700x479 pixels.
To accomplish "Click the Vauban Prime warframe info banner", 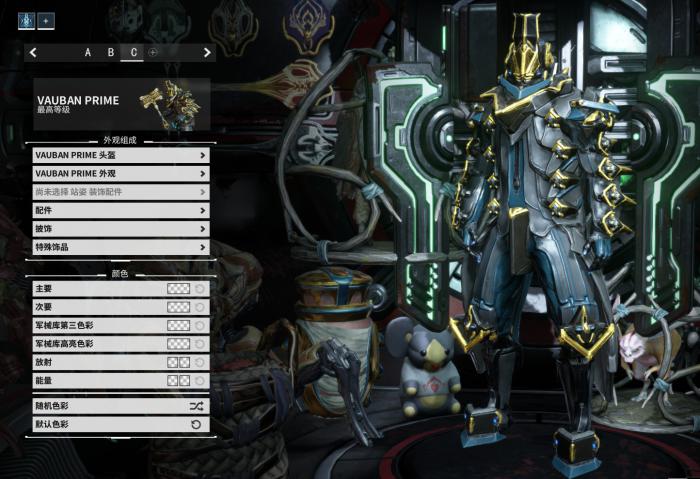I will pyautogui.click(x=121, y=104).
